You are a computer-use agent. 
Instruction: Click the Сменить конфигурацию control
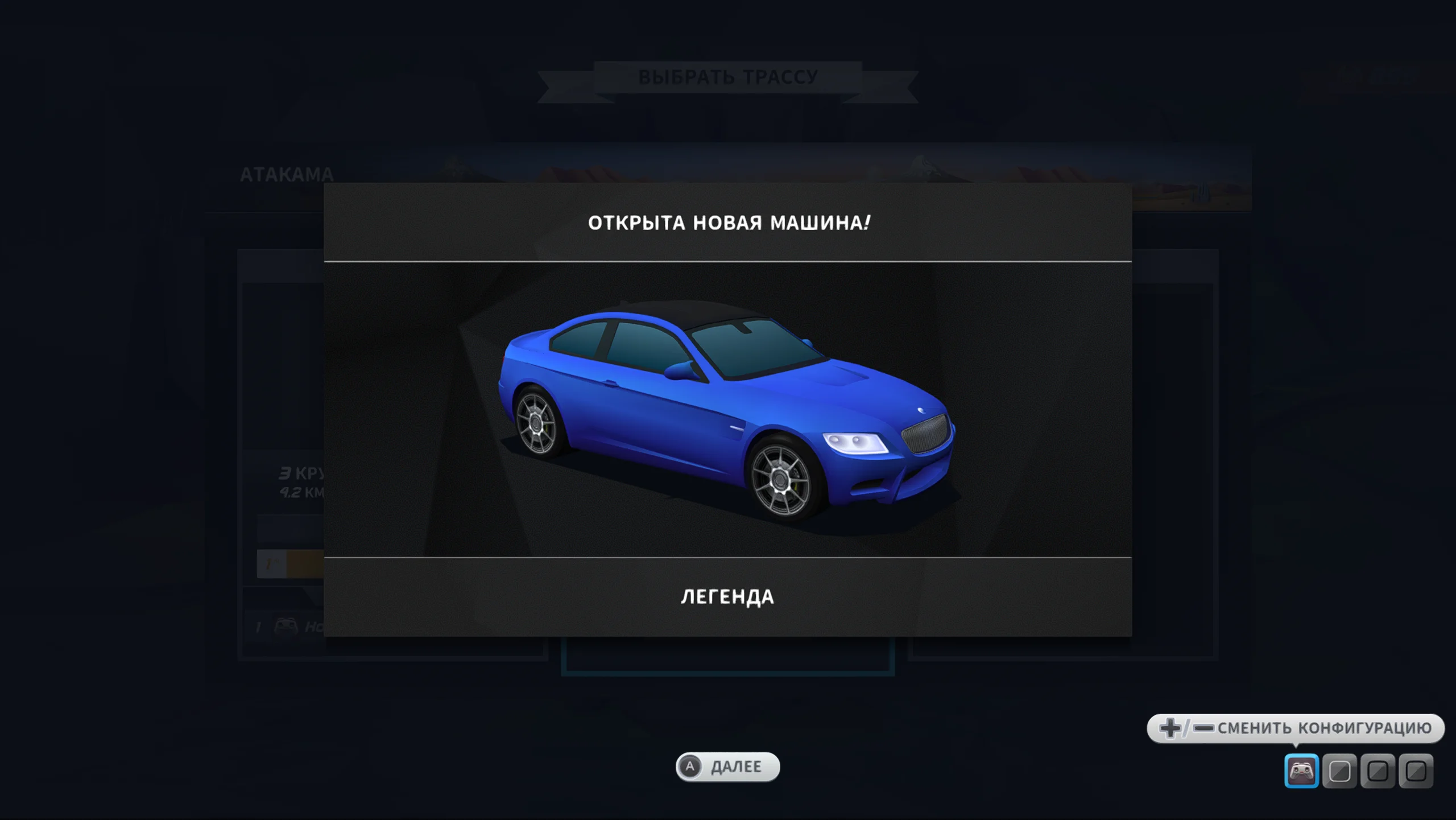coord(1295,728)
